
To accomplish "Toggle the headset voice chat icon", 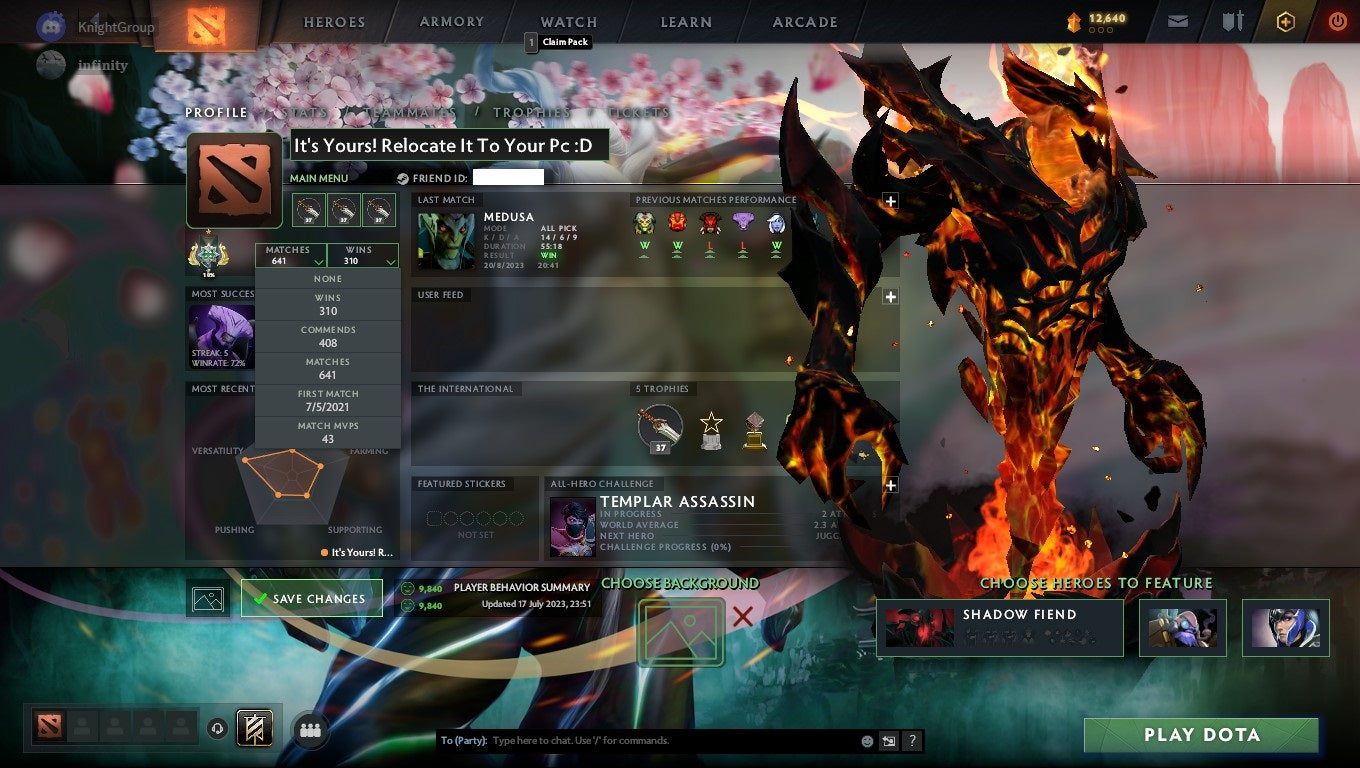I will 218,729.
